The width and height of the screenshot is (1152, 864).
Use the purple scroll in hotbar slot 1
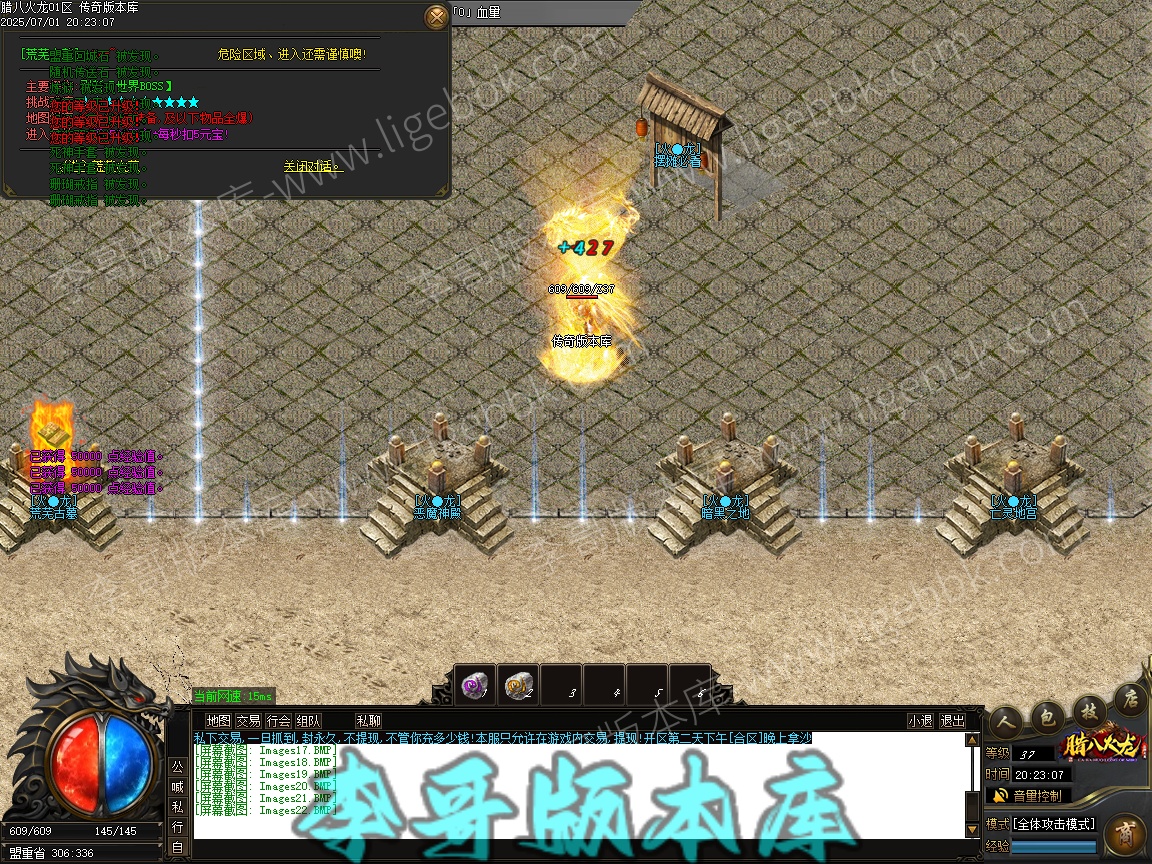[474, 685]
